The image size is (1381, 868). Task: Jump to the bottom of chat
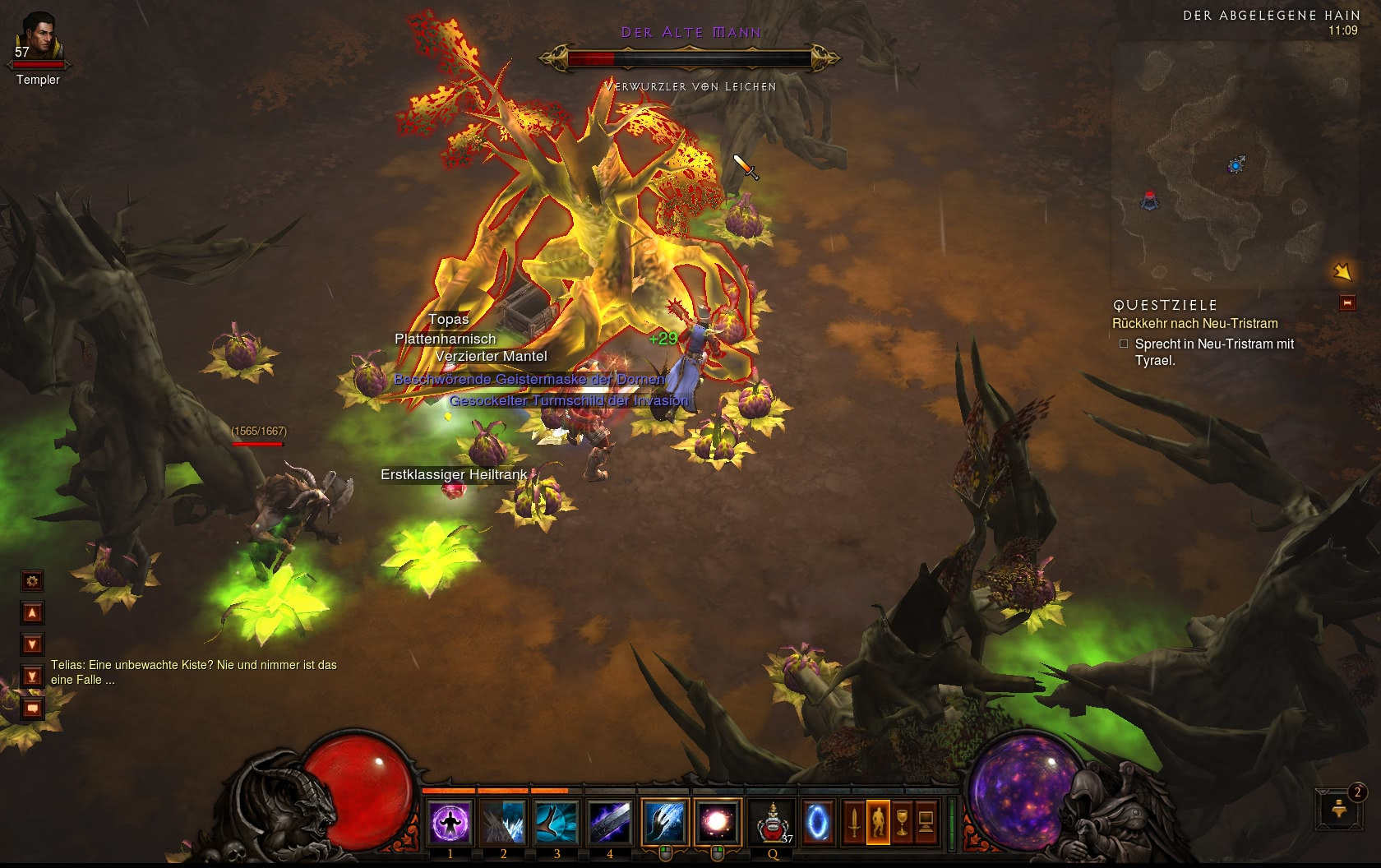coord(32,676)
